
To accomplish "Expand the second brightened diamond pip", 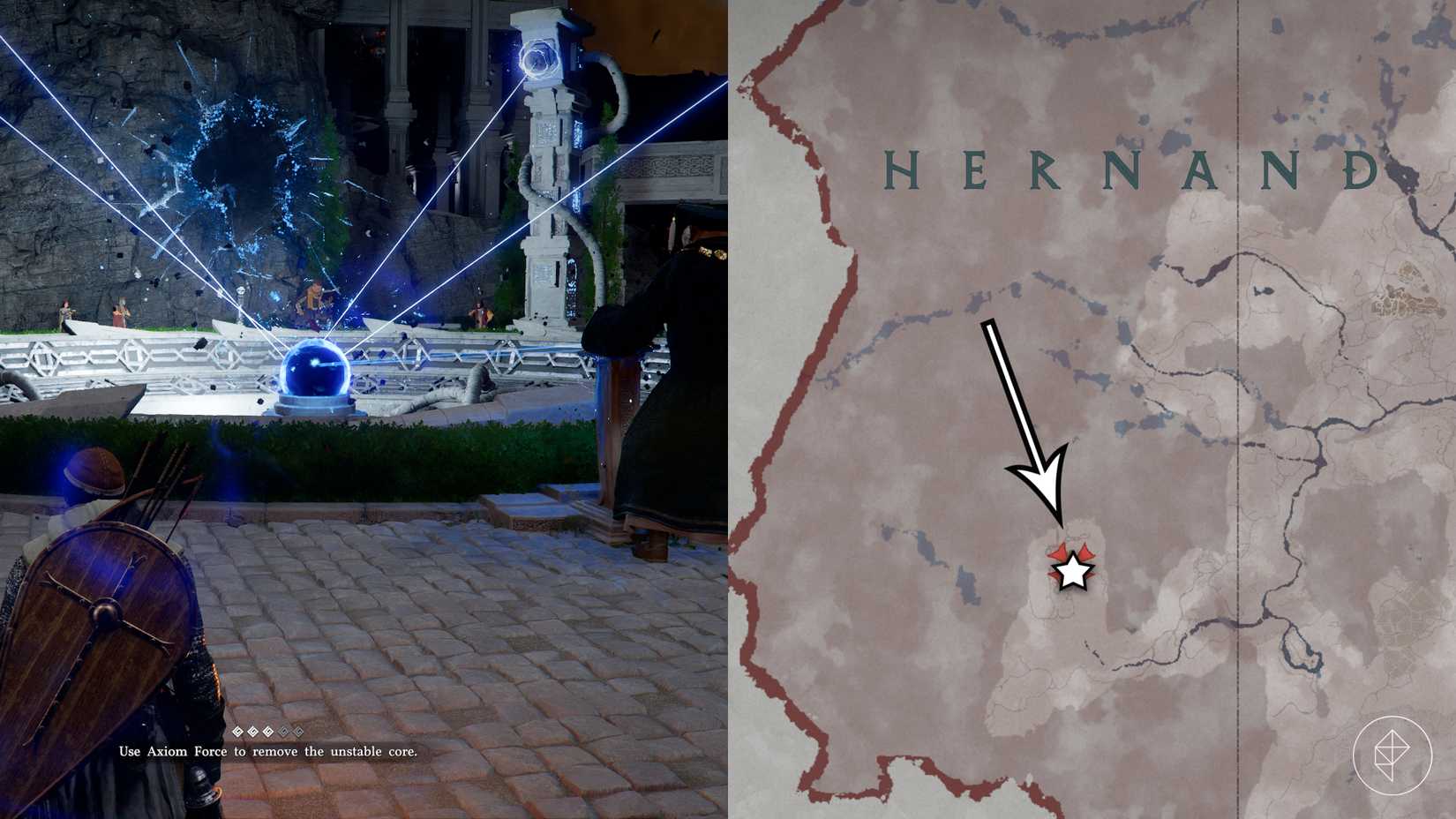I will tap(252, 731).
